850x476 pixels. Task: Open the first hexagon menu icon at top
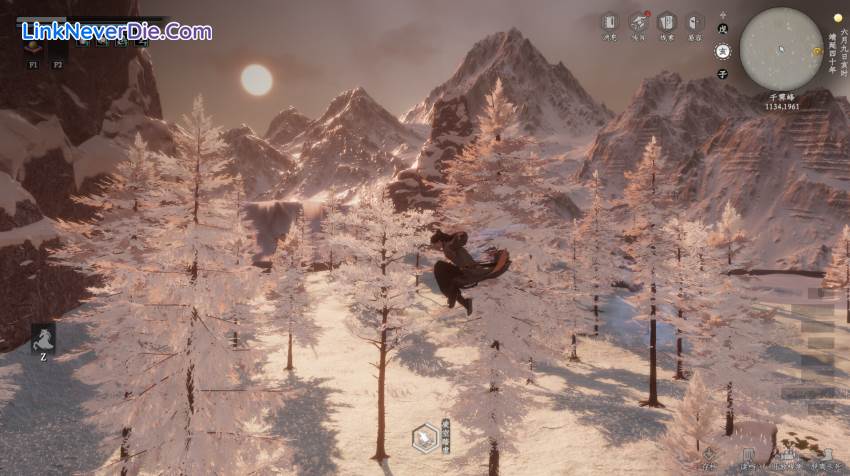pyautogui.click(x=609, y=22)
